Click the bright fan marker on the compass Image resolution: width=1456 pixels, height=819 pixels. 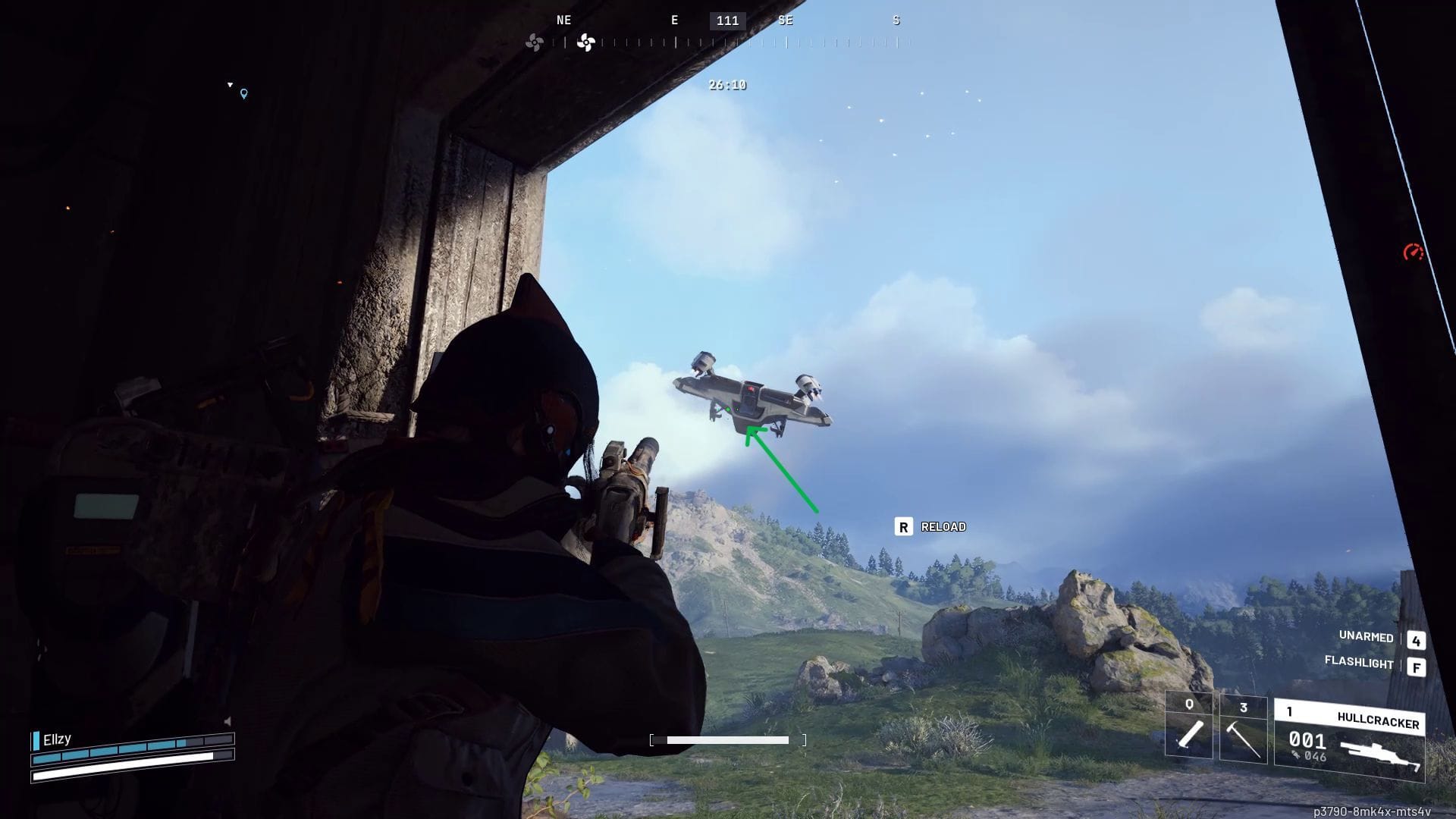585,42
